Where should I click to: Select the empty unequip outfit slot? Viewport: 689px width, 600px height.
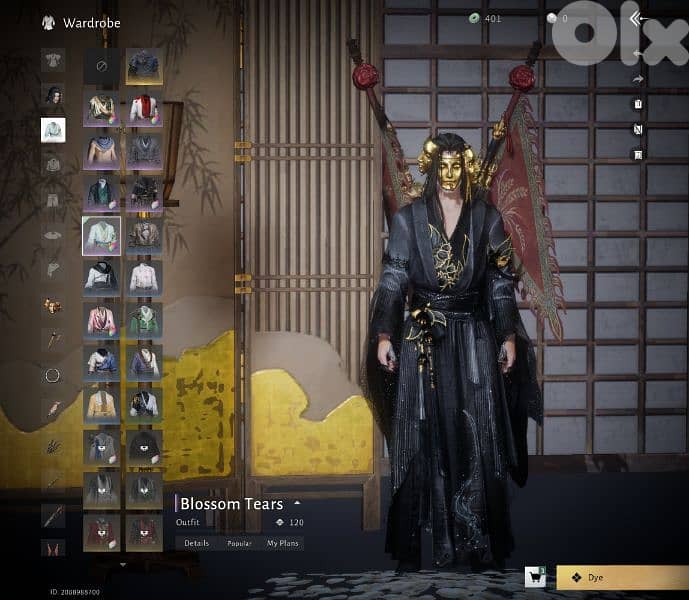click(x=101, y=67)
